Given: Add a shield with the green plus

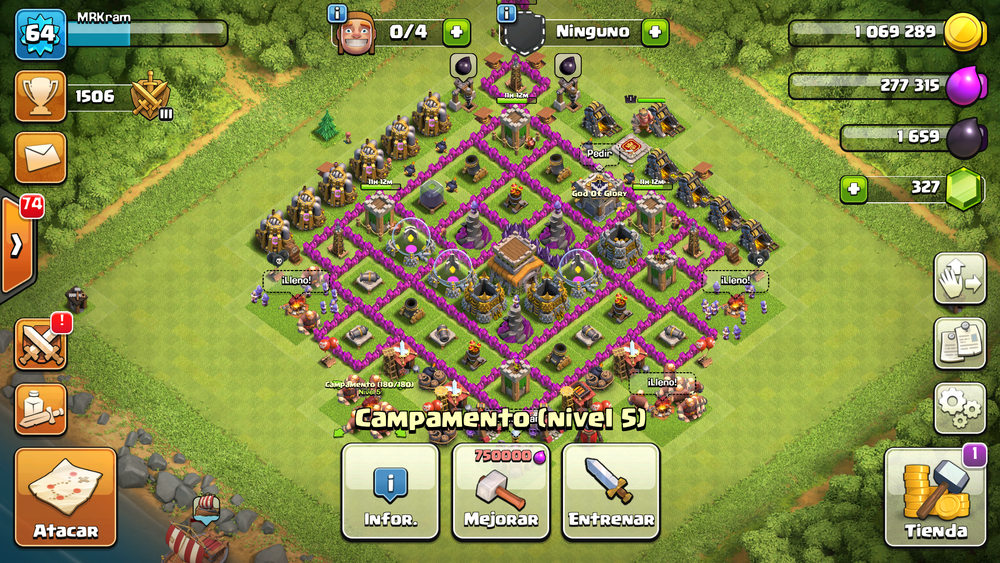Looking at the screenshot, I should coord(655,32).
